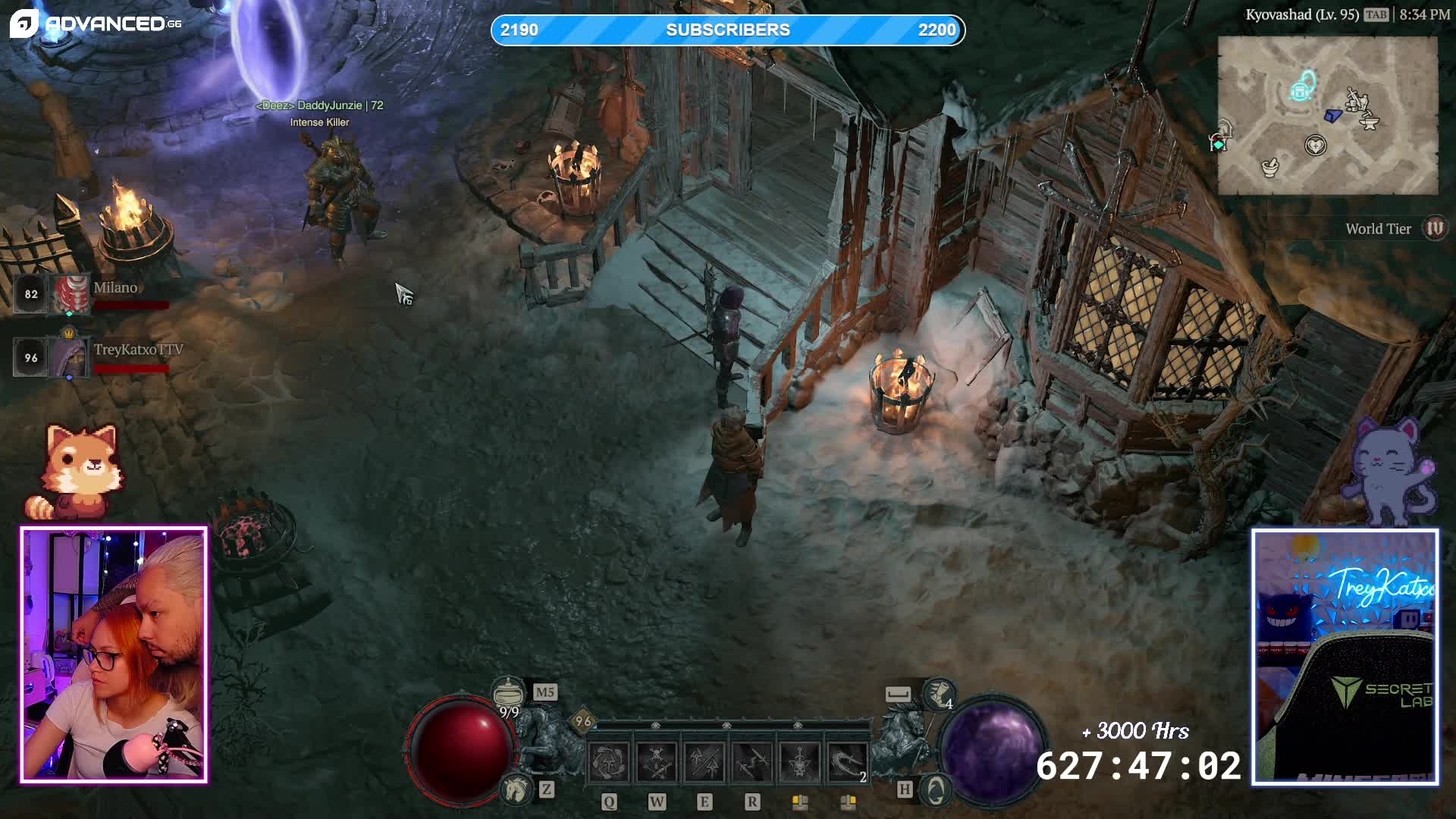Open the town portal swirl icon
Viewport: 1456px width, 819px height.
point(936,790)
